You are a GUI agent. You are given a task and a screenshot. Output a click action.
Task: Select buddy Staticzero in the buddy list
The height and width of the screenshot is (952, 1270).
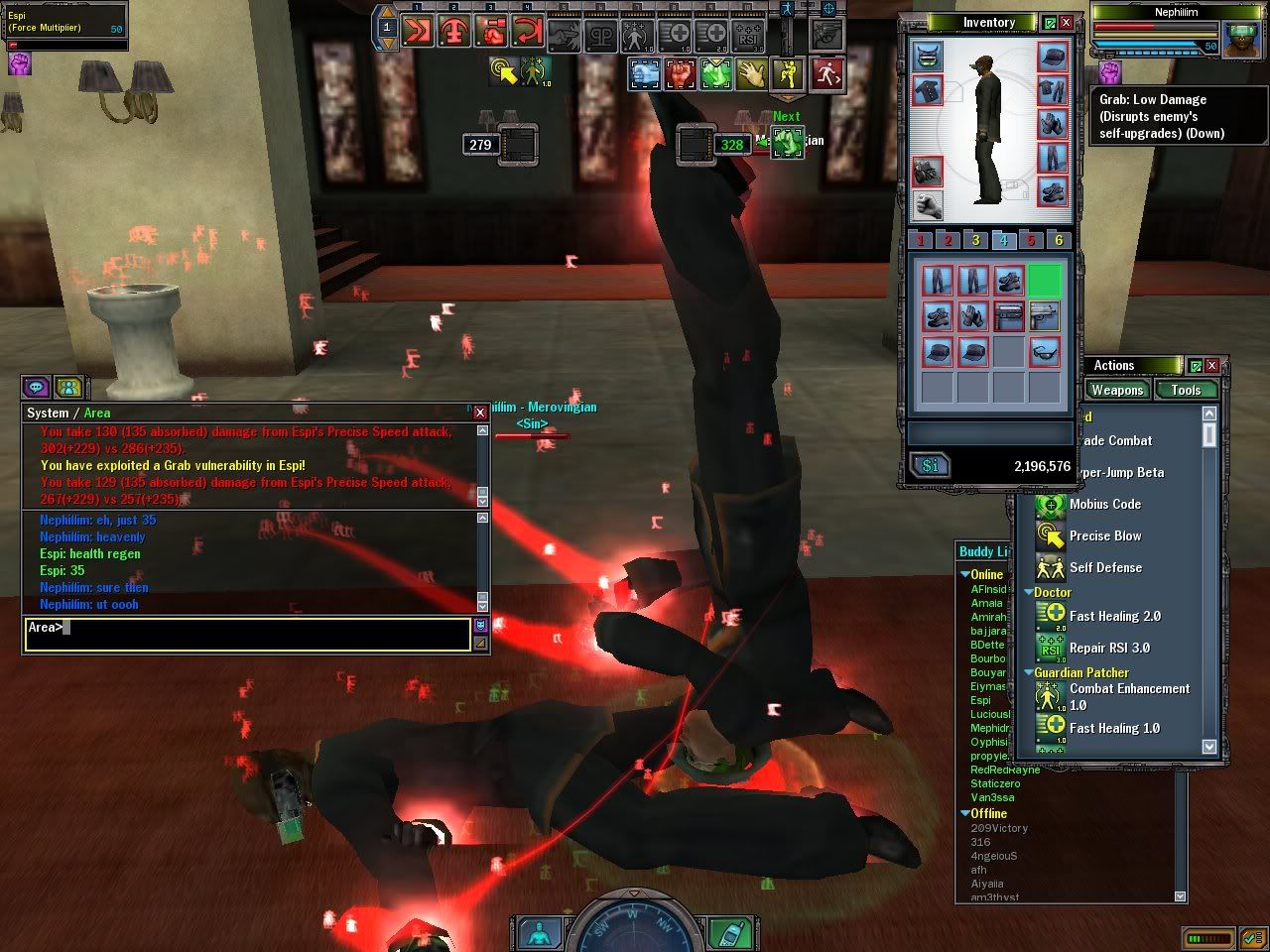(996, 783)
